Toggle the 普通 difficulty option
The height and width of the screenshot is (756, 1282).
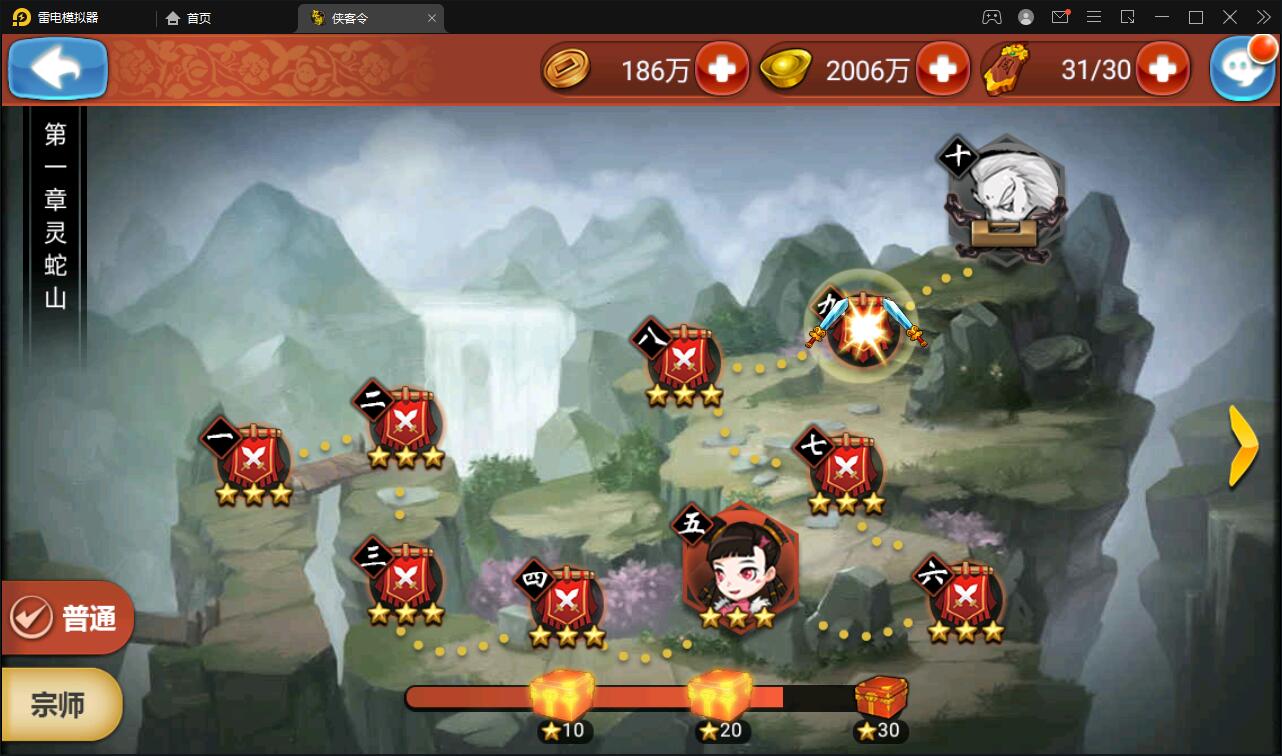click(x=65, y=617)
